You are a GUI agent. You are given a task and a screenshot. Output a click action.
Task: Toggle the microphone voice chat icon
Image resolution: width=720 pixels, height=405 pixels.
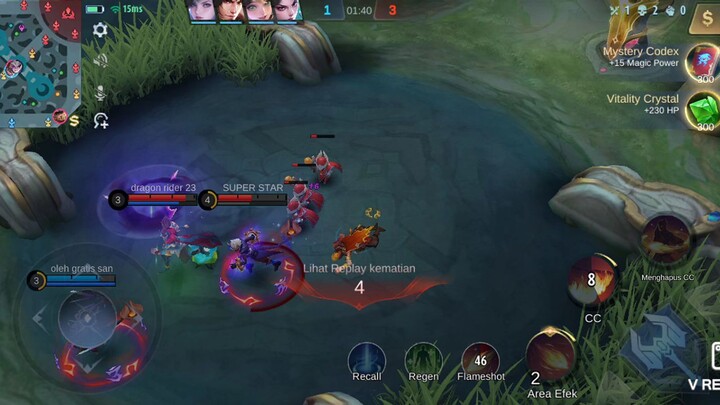[100, 91]
